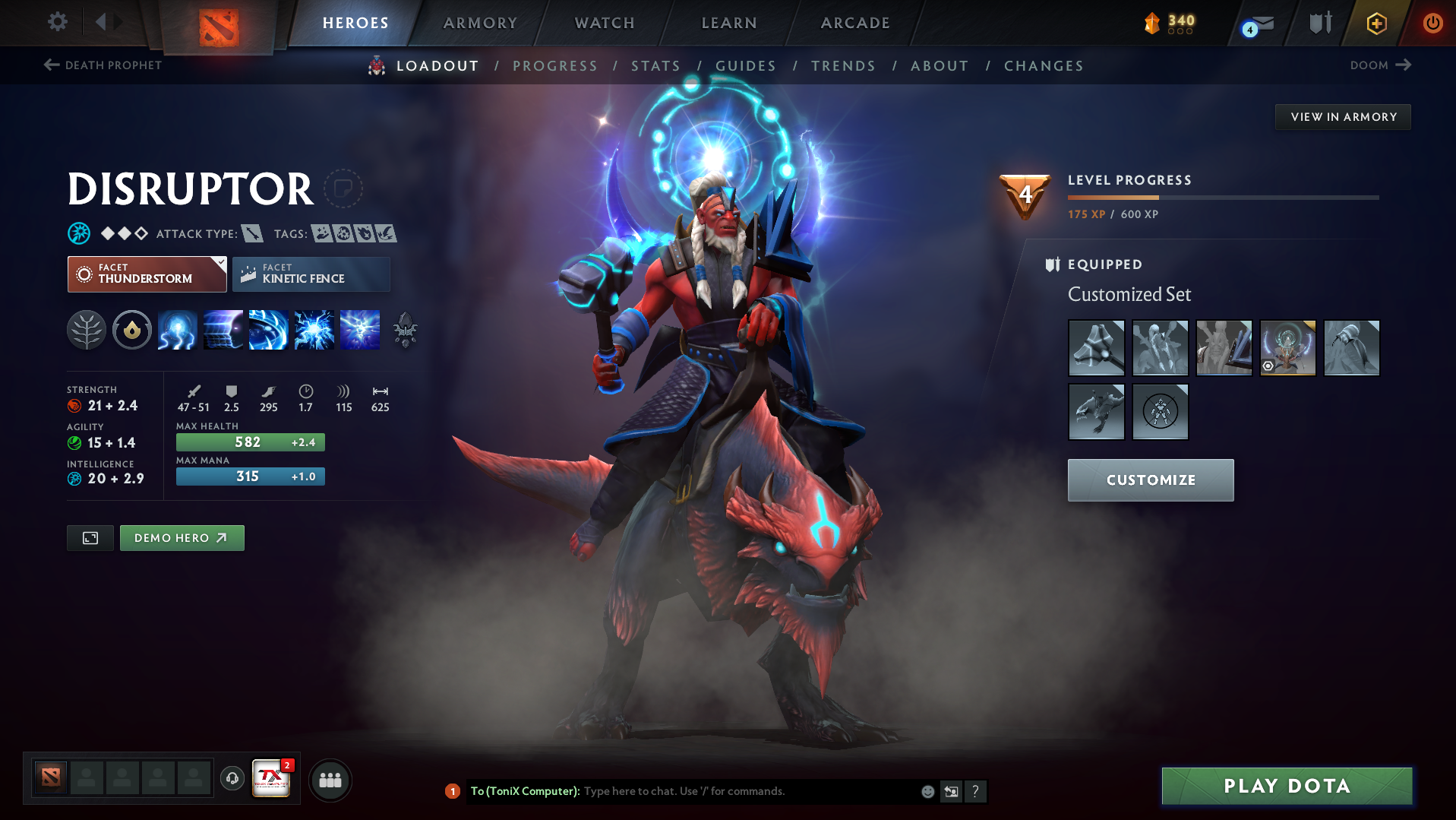Image resolution: width=1456 pixels, height=820 pixels.
Task: Toggle chat help with the question mark
Action: pos(976,791)
